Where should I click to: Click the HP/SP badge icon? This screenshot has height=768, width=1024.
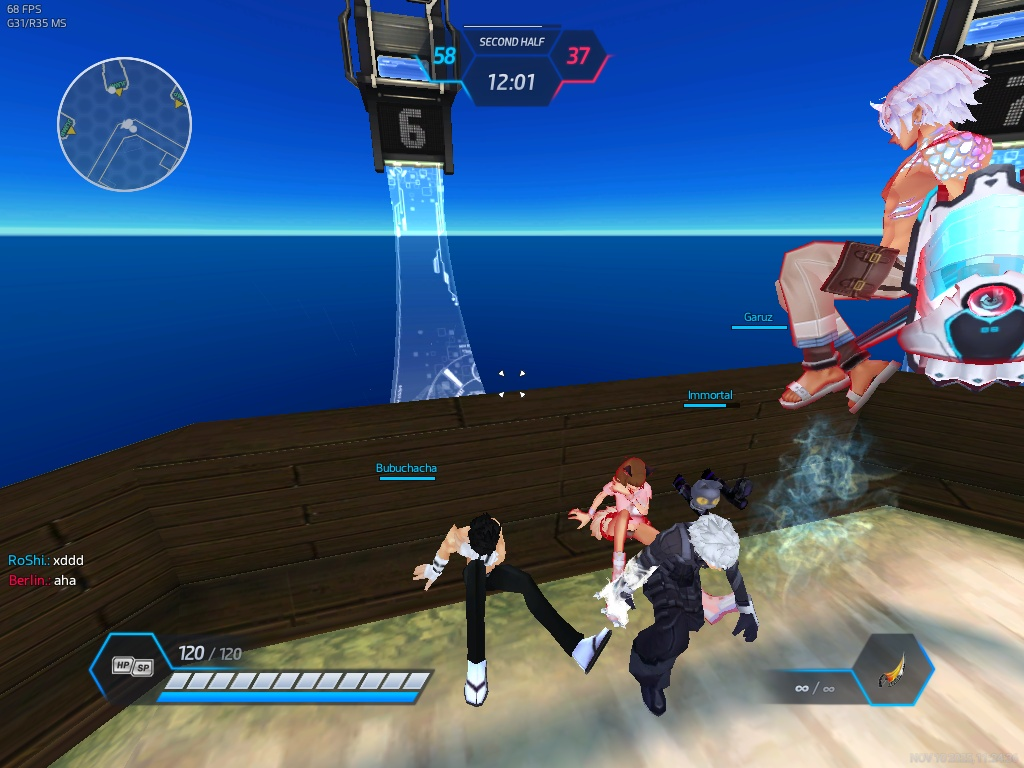click(x=132, y=666)
